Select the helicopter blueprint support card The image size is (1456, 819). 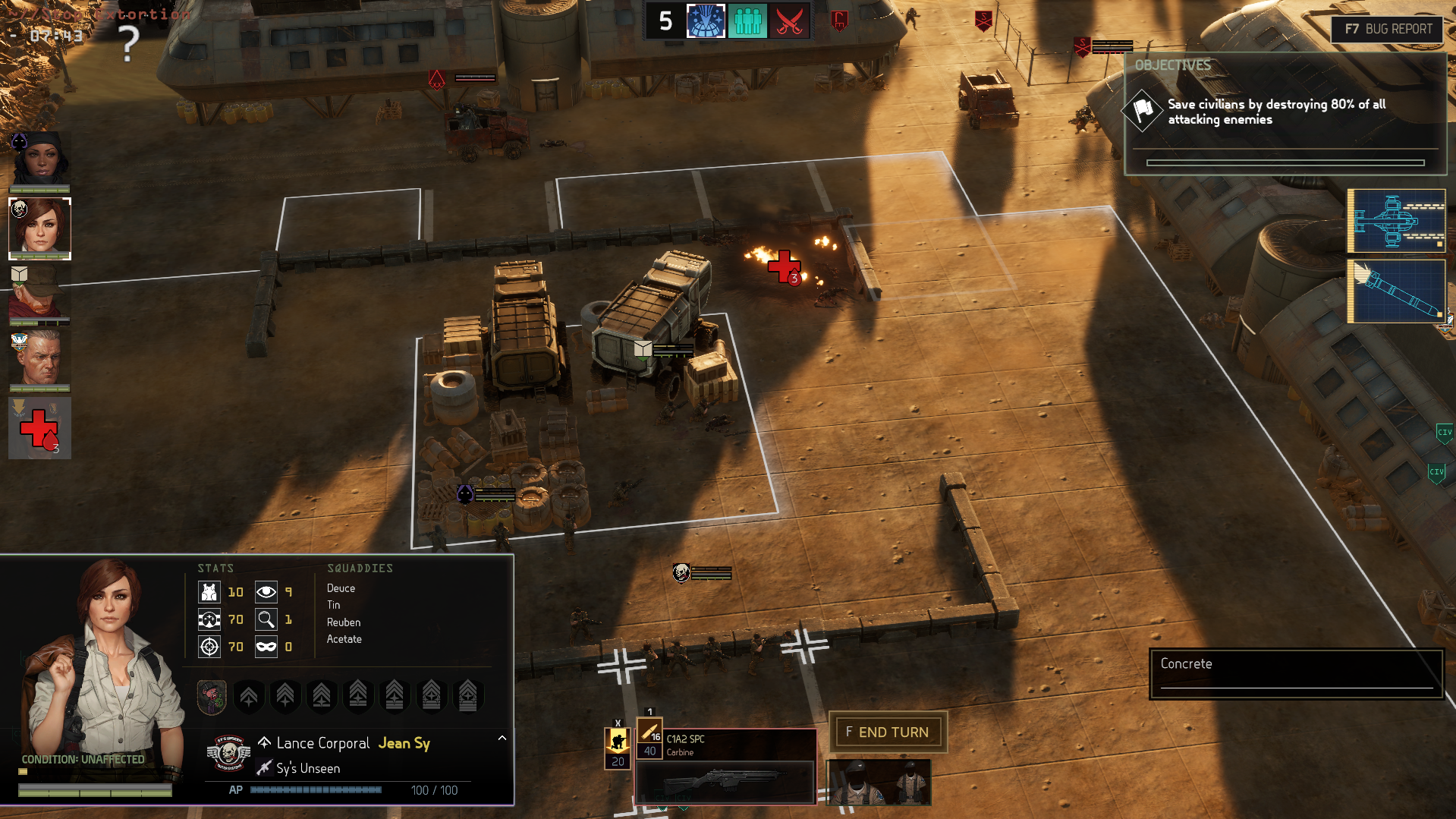coord(1396,221)
